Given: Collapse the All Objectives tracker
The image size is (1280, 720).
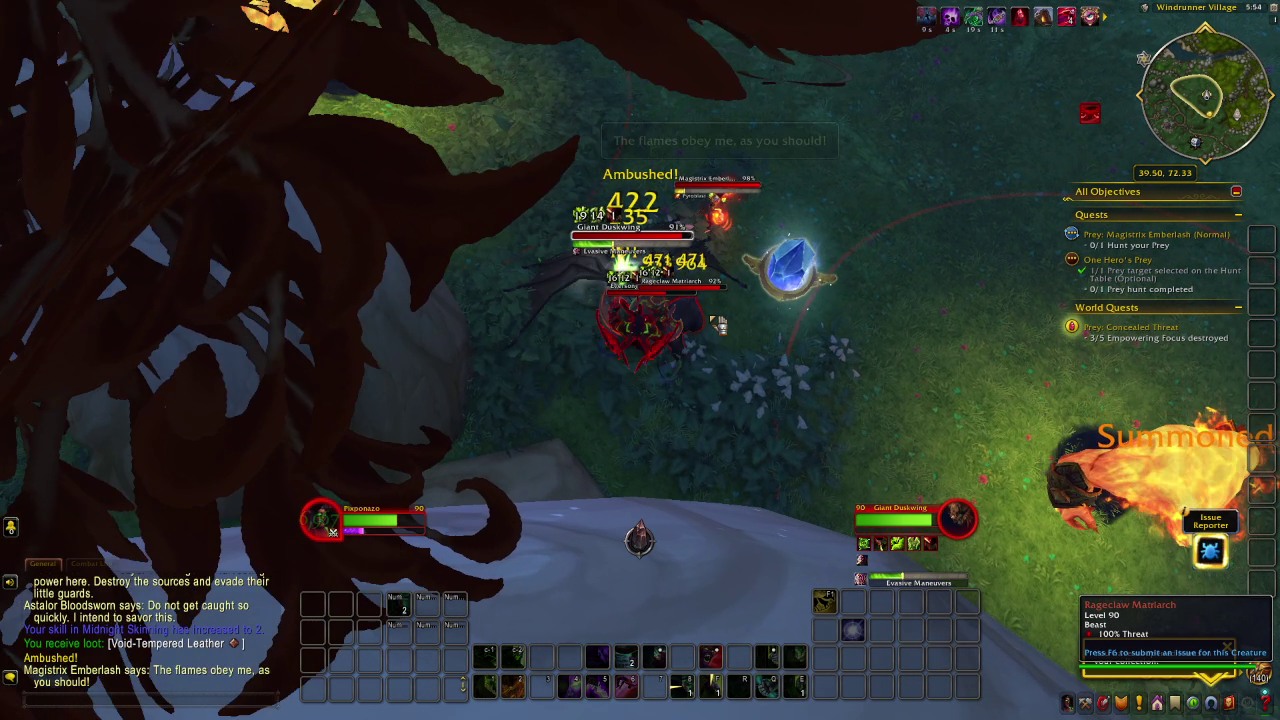Looking at the screenshot, I should [1236, 192].
